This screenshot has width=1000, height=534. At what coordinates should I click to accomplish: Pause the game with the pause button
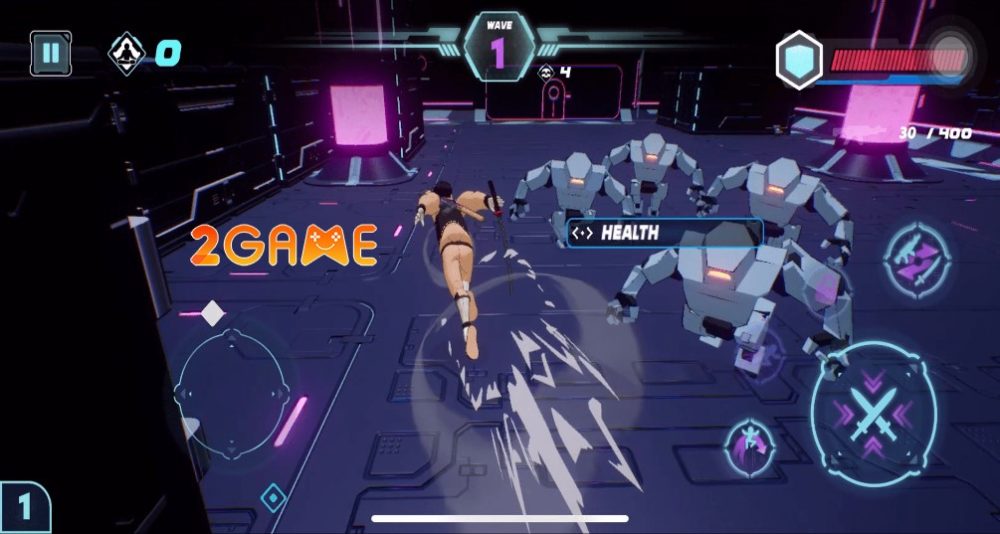click(50, 53)
